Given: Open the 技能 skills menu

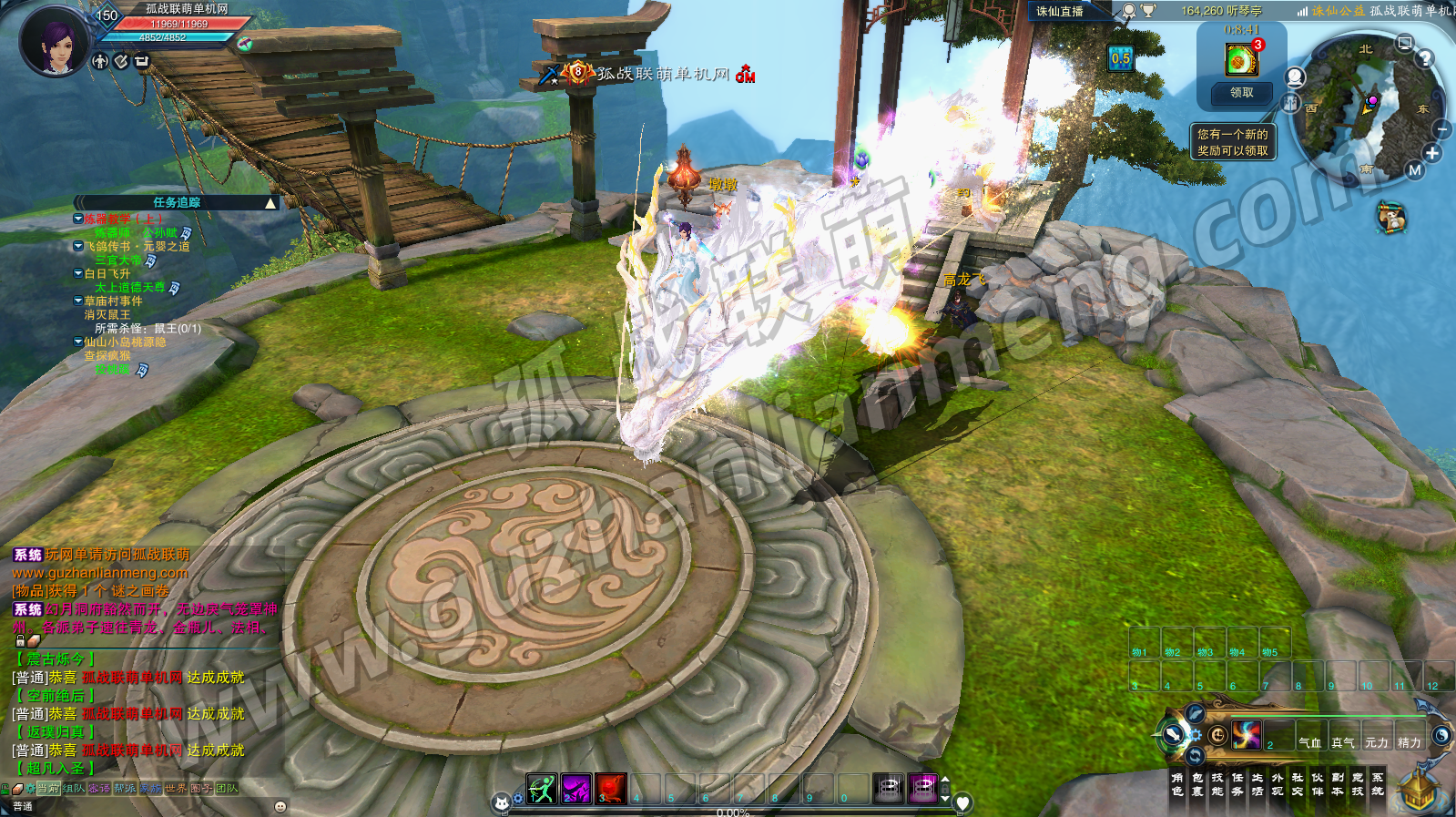Looking at the screenshot, I should tap(1217, 784).
